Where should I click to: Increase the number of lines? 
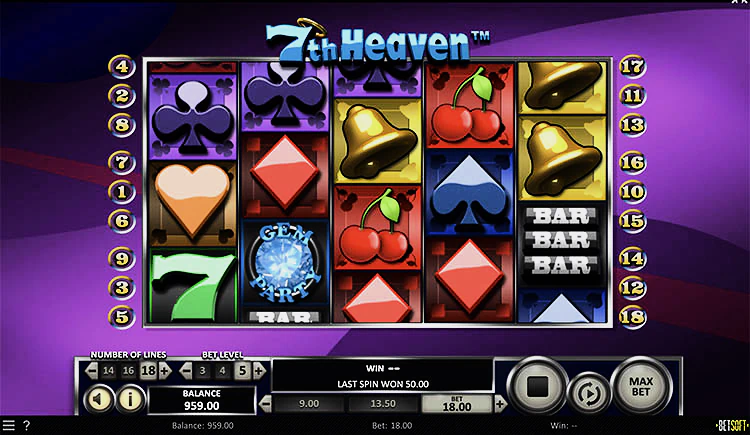tap(165, 370)
